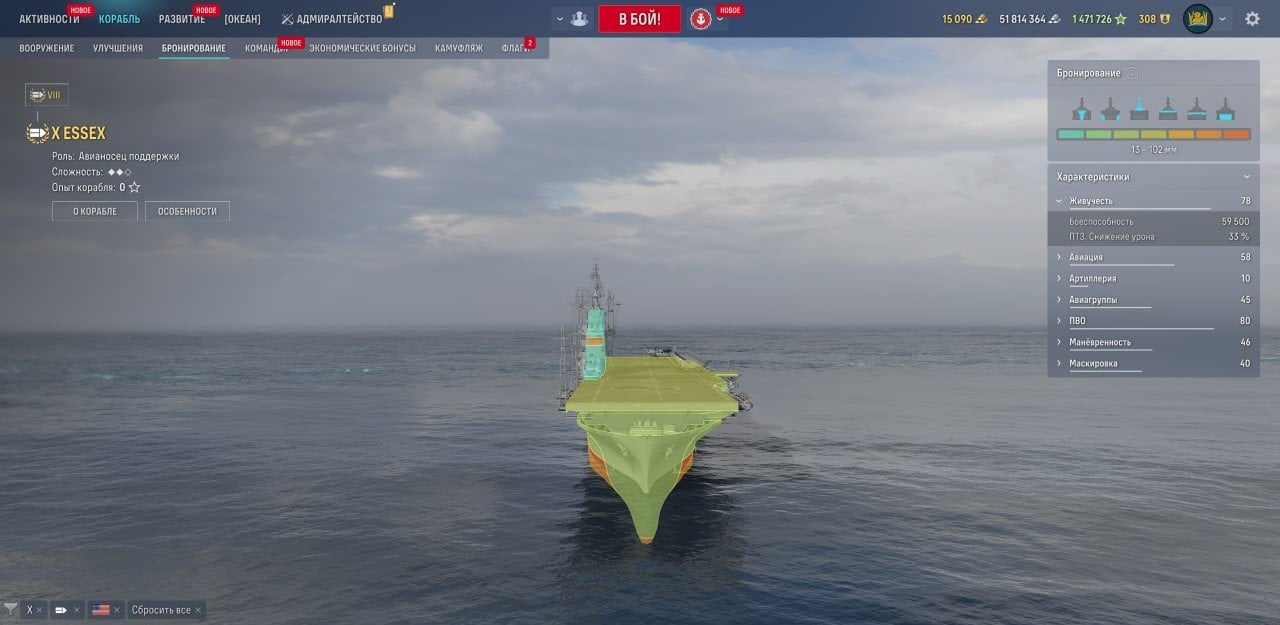Expand the Маскировка characteristics section
The height and width of the screenshot is (625, 1280).
coord(1093,363)
